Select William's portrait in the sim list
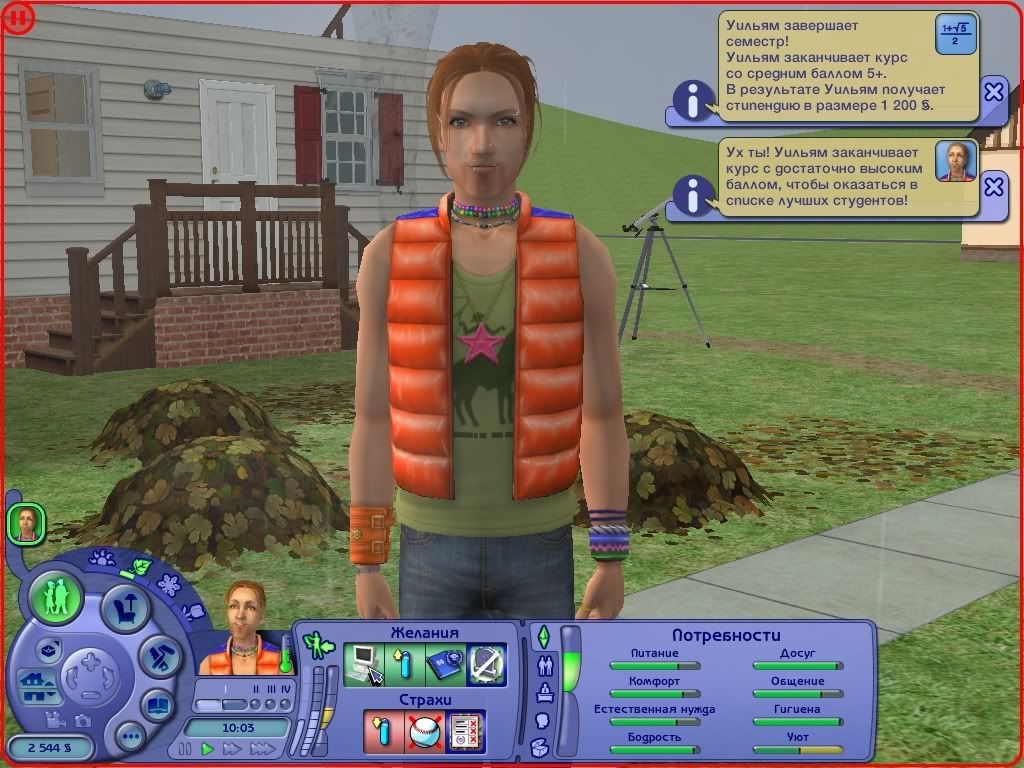 [26, 523]
